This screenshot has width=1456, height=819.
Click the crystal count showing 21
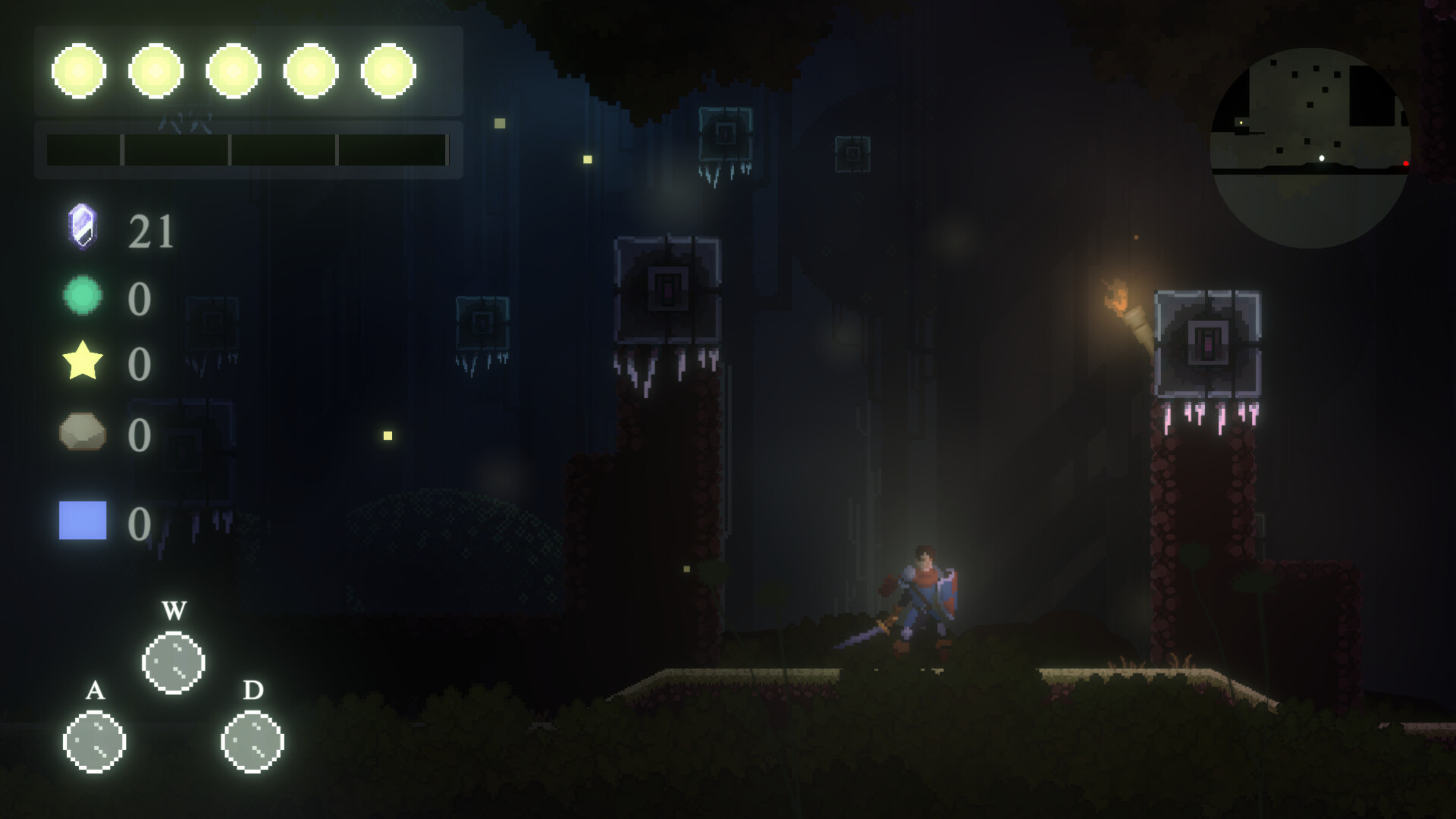click(x=151, y=231)
